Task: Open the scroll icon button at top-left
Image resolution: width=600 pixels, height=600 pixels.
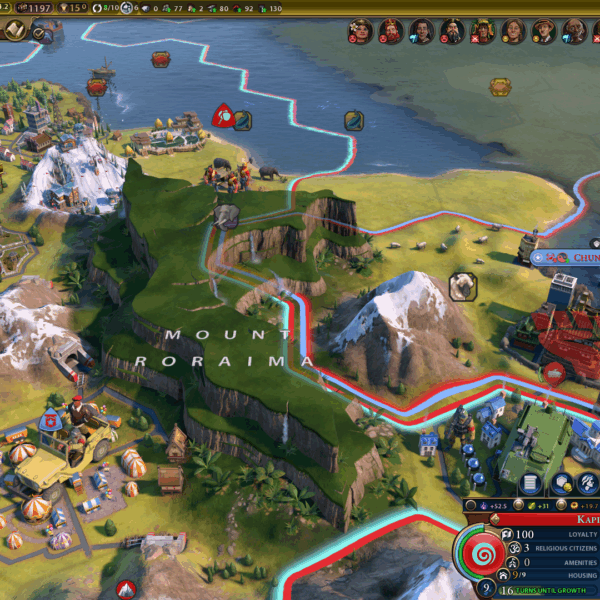Action: click(x=15, y=31)
